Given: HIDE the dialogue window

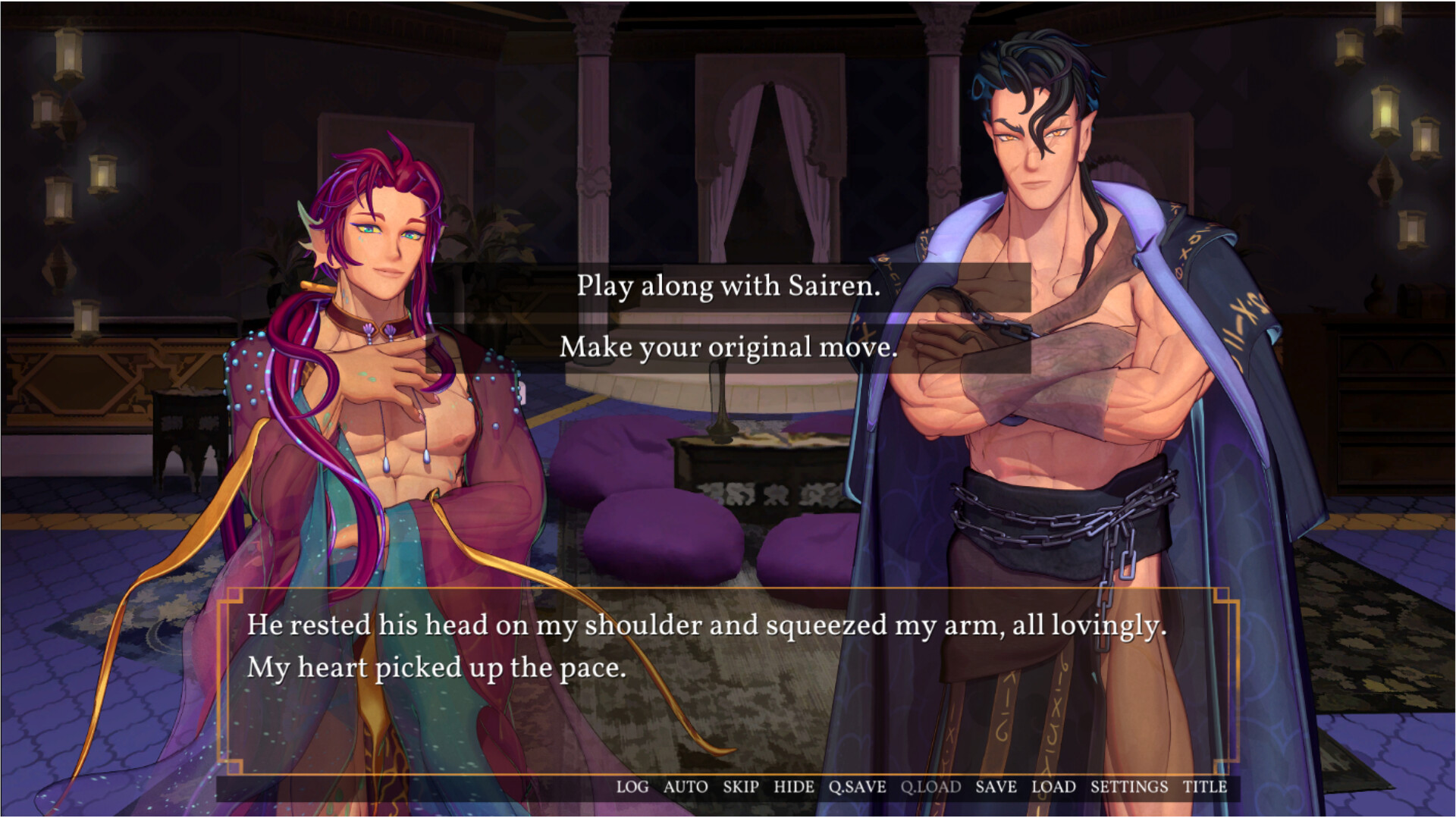Looking at the screenshot, I should point(793,787).
